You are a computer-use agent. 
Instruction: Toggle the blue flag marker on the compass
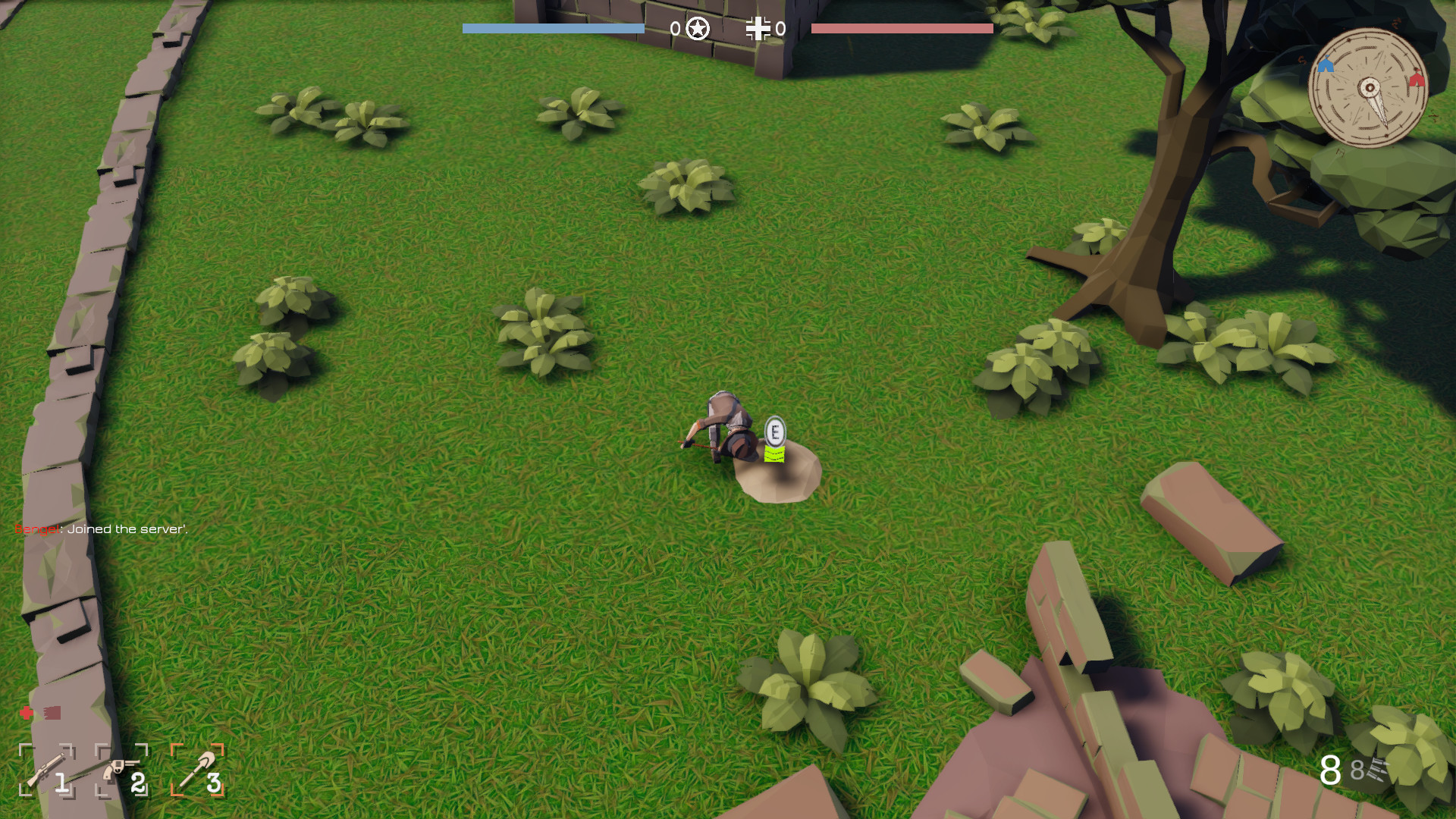tap(1325, 65)
